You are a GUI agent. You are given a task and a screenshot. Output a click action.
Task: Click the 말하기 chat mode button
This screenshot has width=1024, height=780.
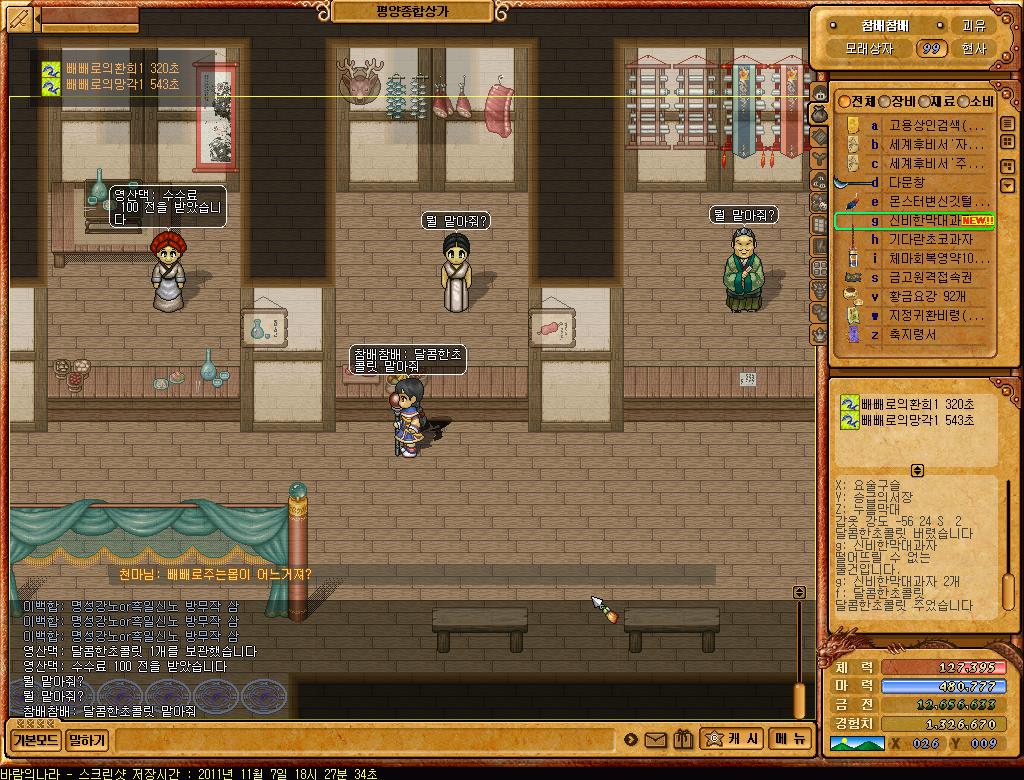(87, 740)
